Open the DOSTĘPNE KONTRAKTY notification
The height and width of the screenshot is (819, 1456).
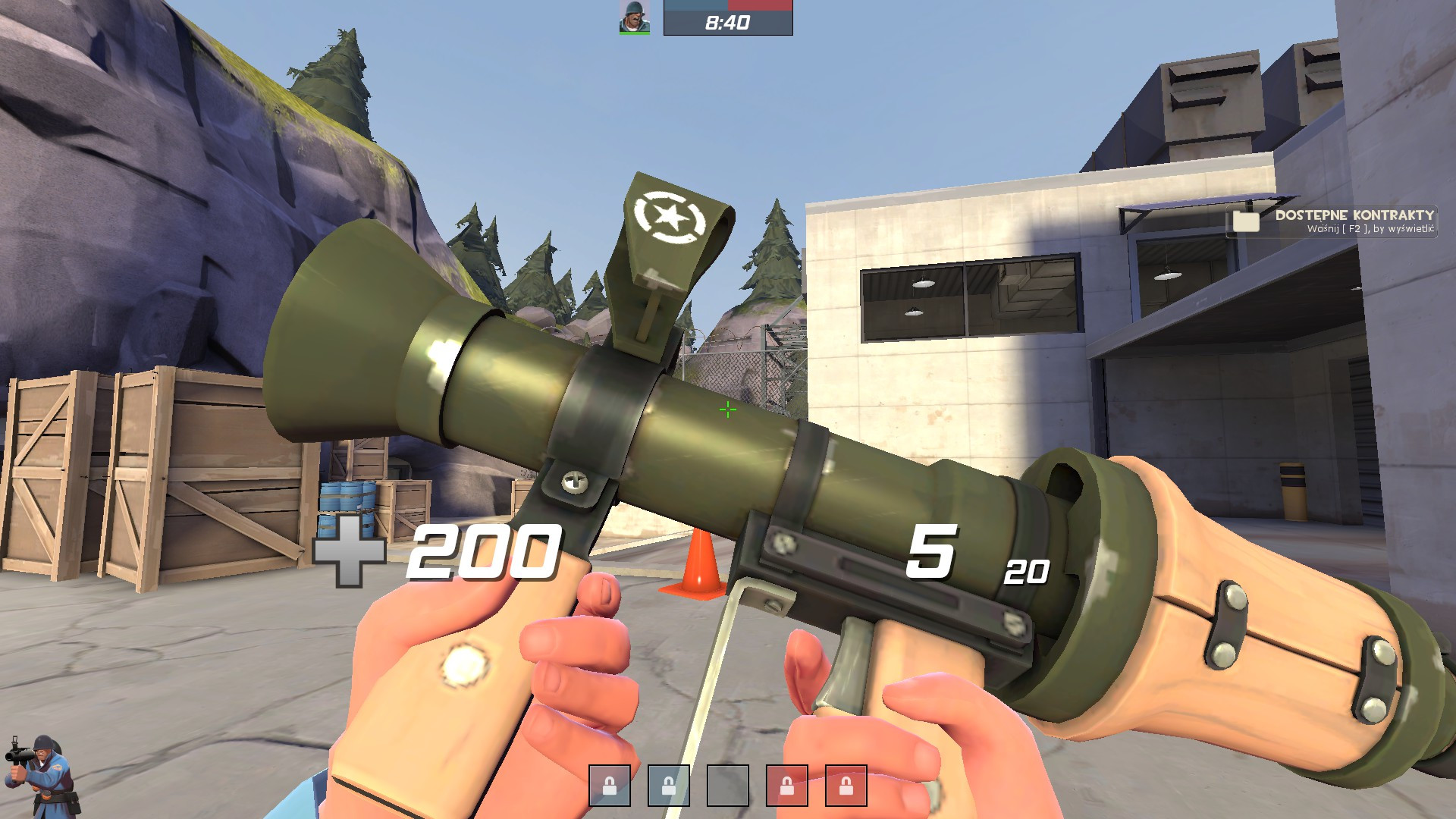[1354, 216]
